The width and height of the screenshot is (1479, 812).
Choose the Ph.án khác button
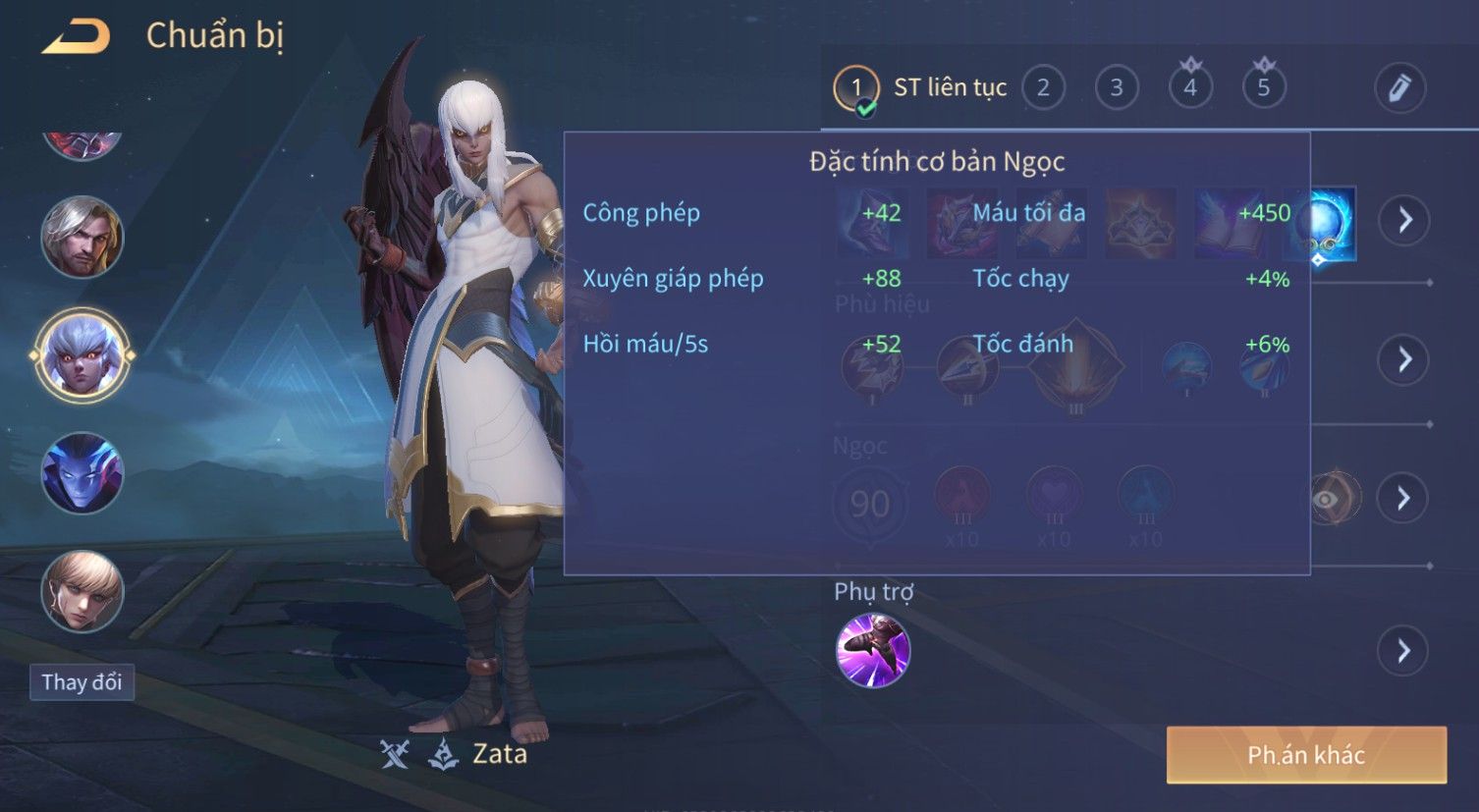point(1306,755)
